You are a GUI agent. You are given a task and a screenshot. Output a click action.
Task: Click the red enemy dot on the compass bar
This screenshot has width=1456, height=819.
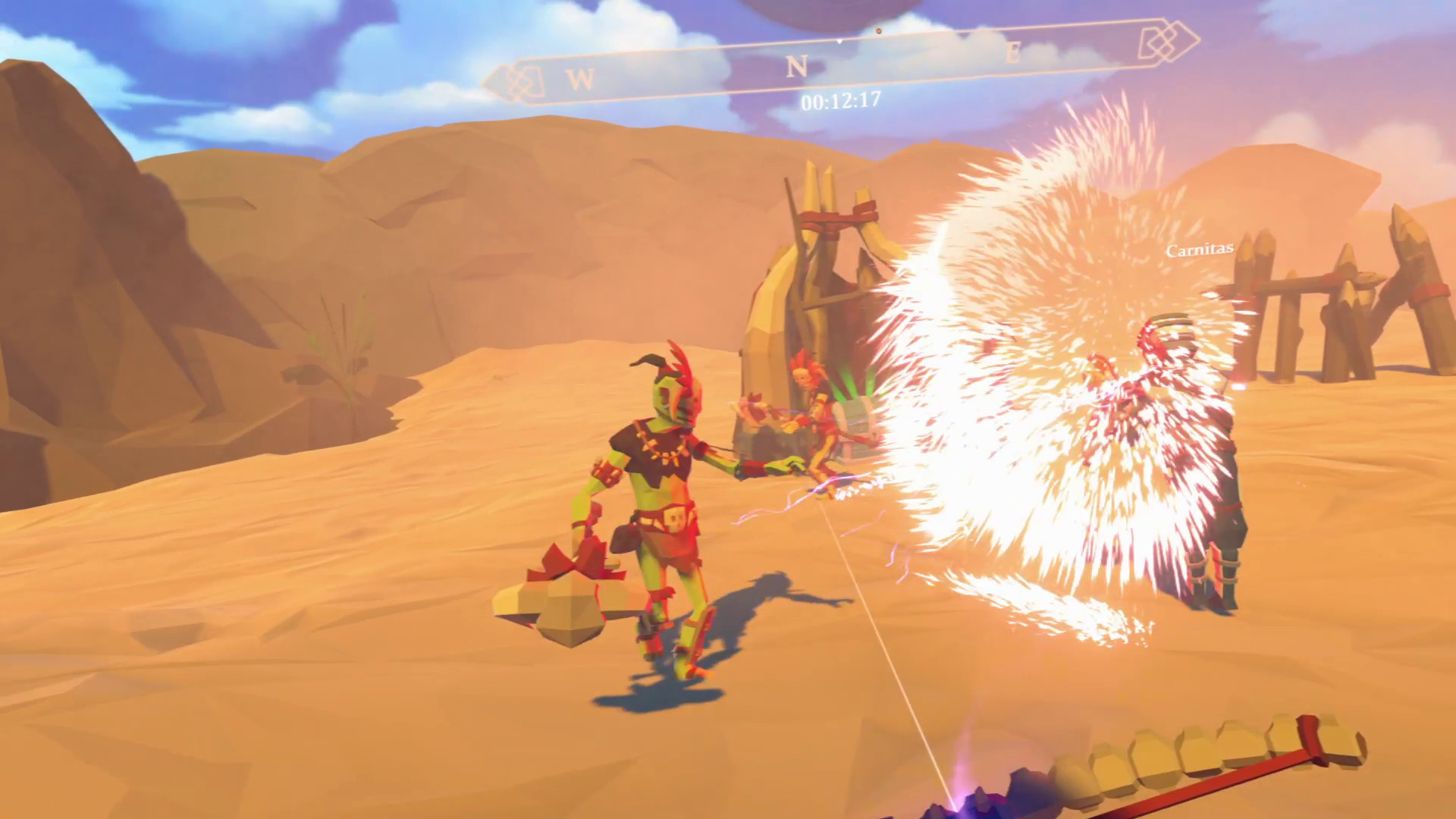point(878,33)
